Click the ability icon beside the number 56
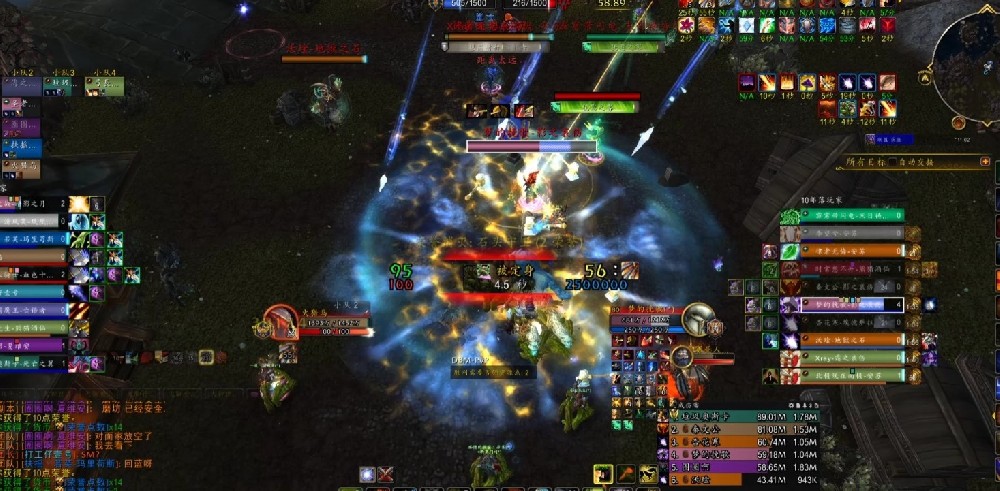 click(628, 271)
